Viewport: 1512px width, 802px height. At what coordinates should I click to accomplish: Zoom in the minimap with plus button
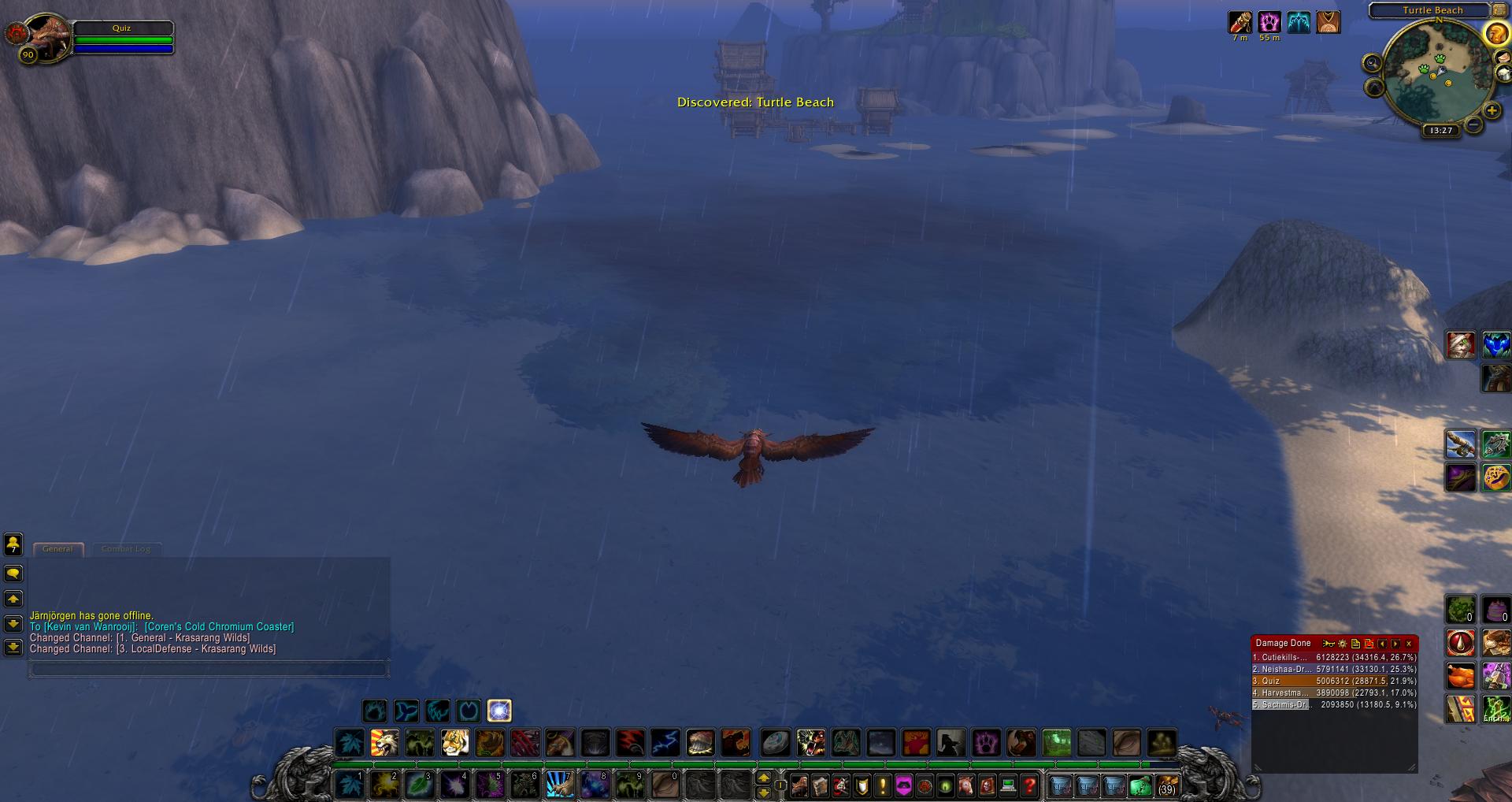point(1492,111)
